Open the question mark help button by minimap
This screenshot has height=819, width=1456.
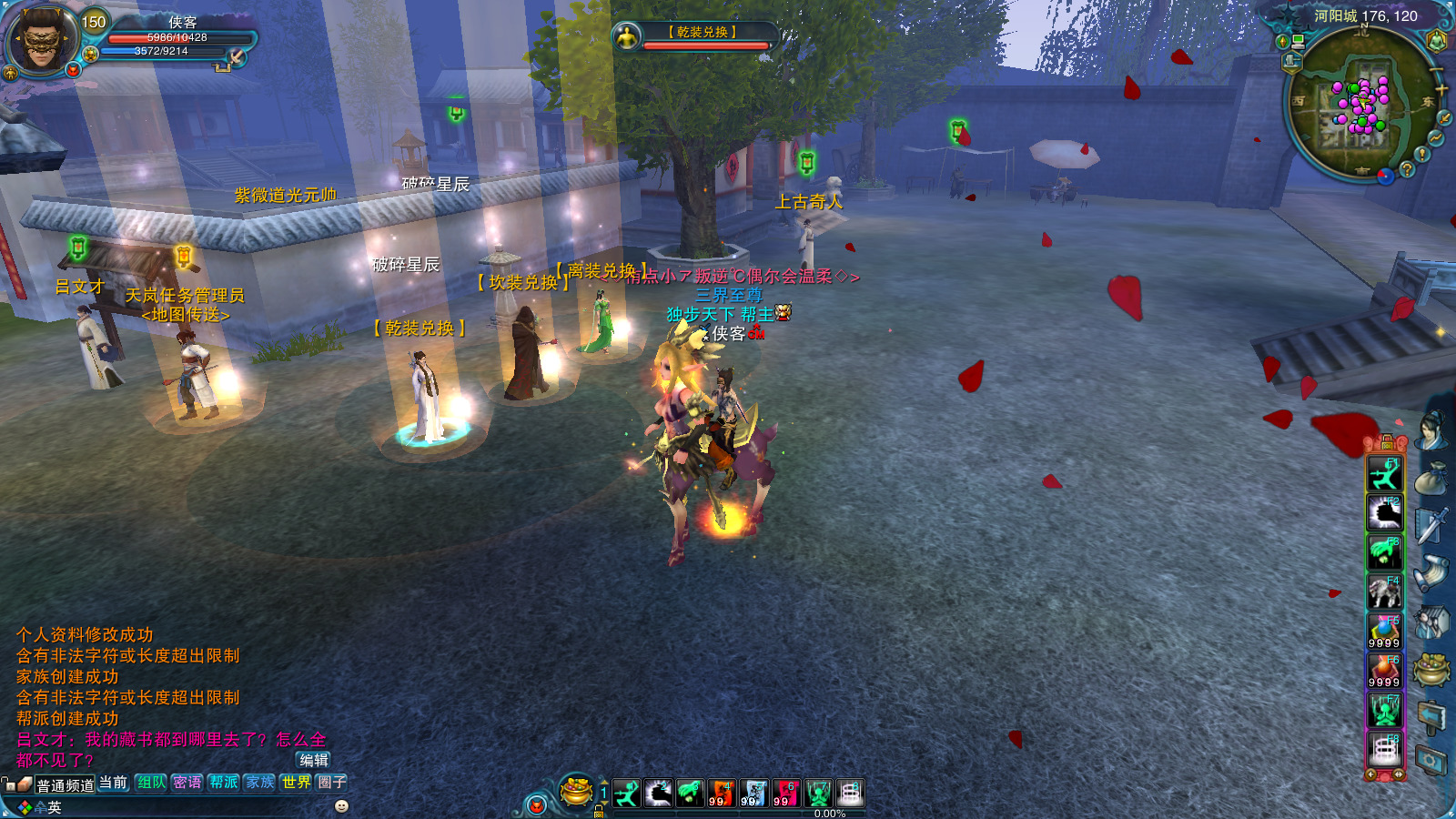coord(1407,169)
